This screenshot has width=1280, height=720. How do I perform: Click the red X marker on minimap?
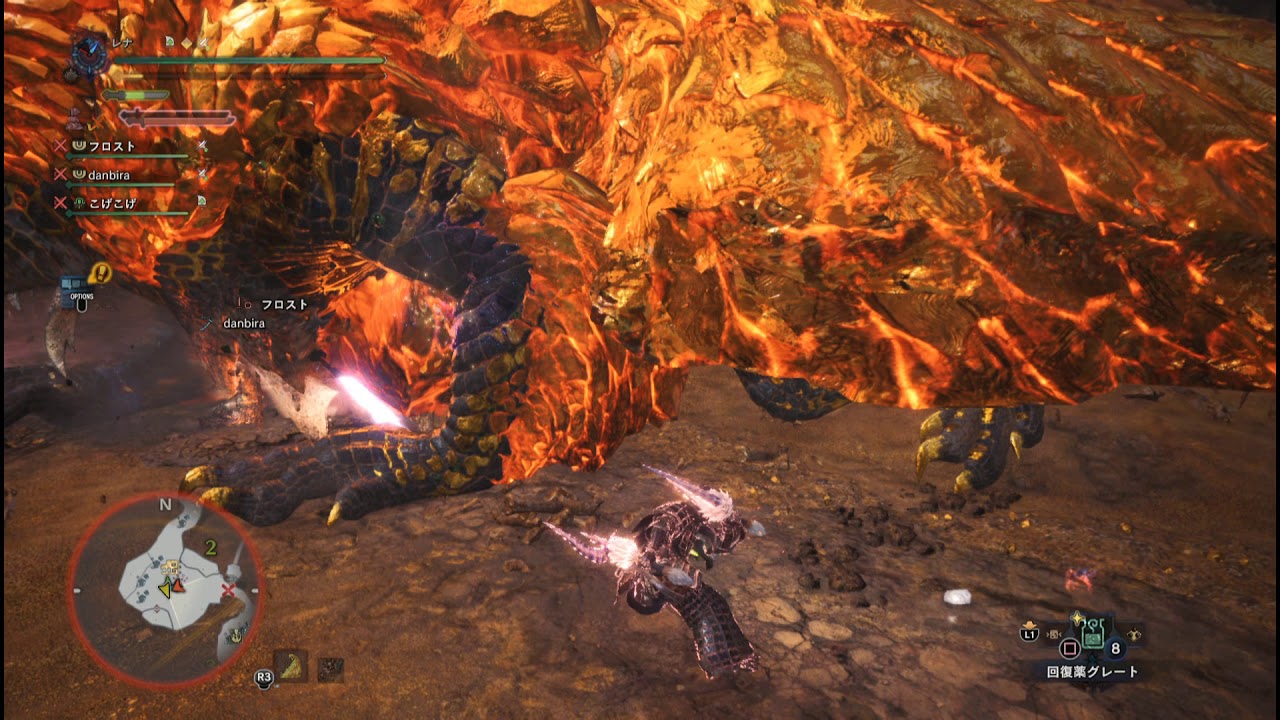coord(228,591)
